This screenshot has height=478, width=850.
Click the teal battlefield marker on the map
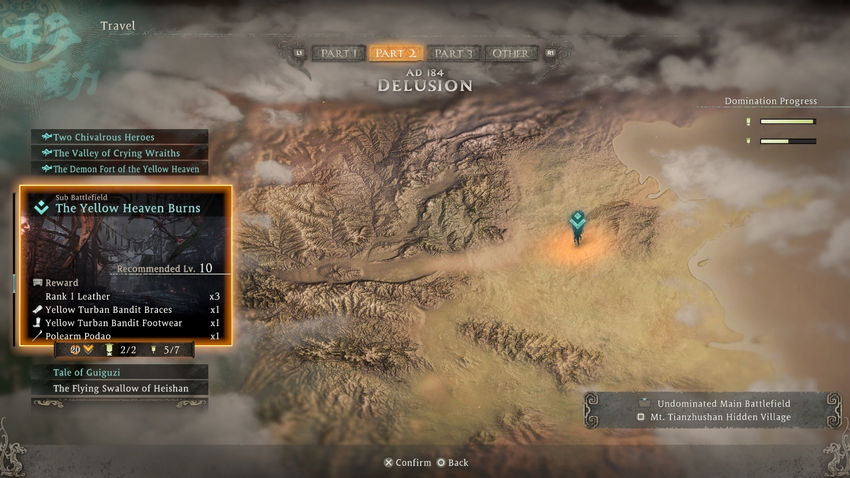[577, 223]
